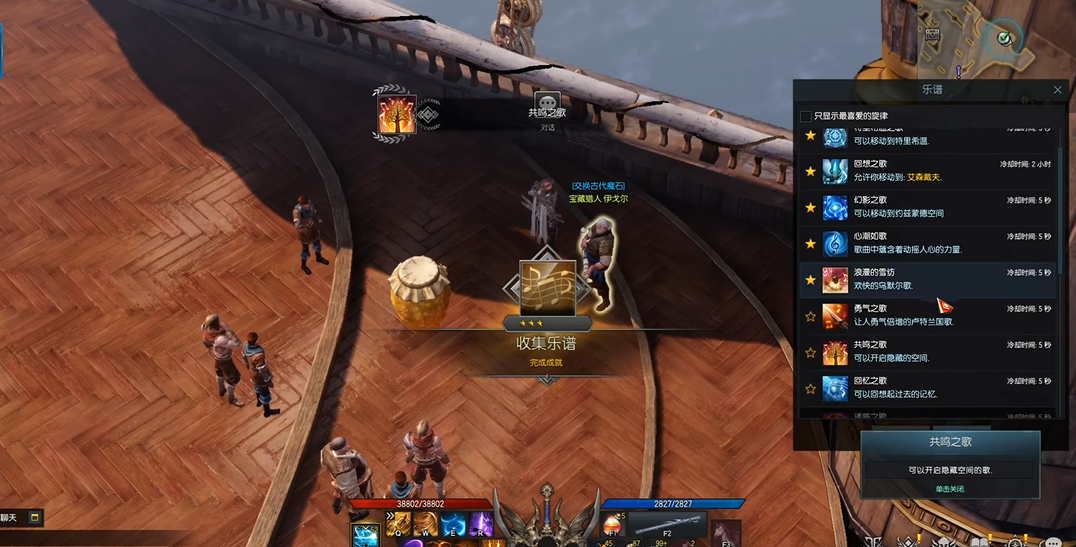Open the 共鸣之歌 对话 speech bubble
This screenshot has width=1076, height=547.
(547, 104)
